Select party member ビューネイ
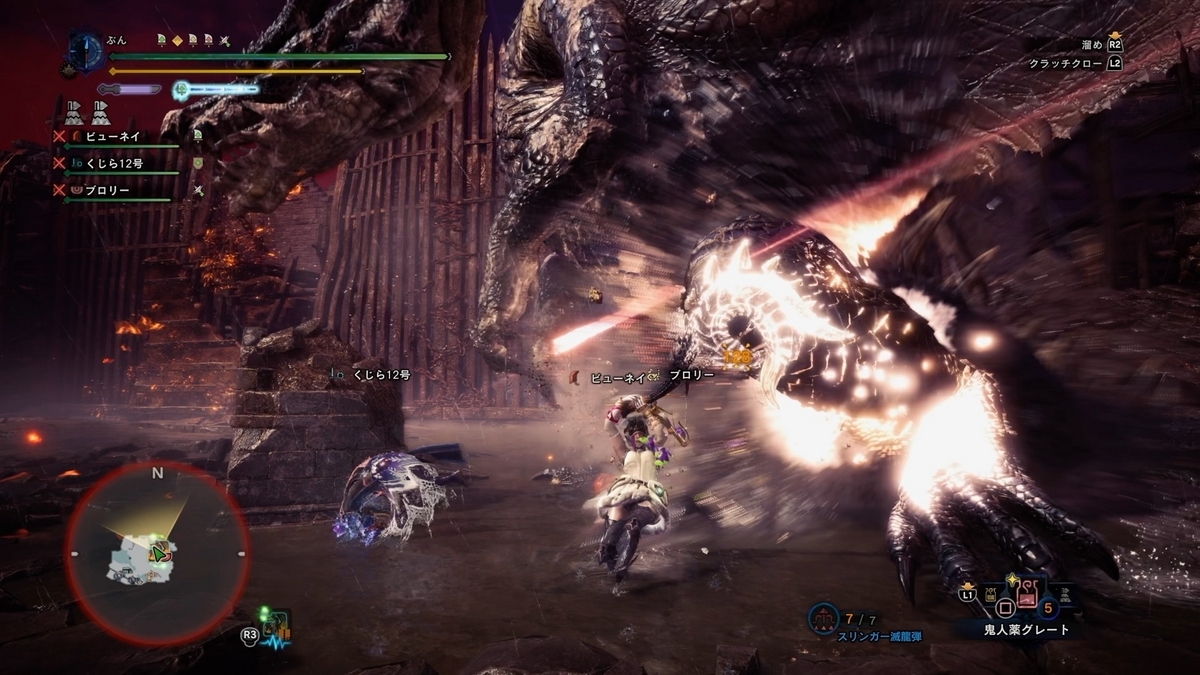 tap(112, 135)
